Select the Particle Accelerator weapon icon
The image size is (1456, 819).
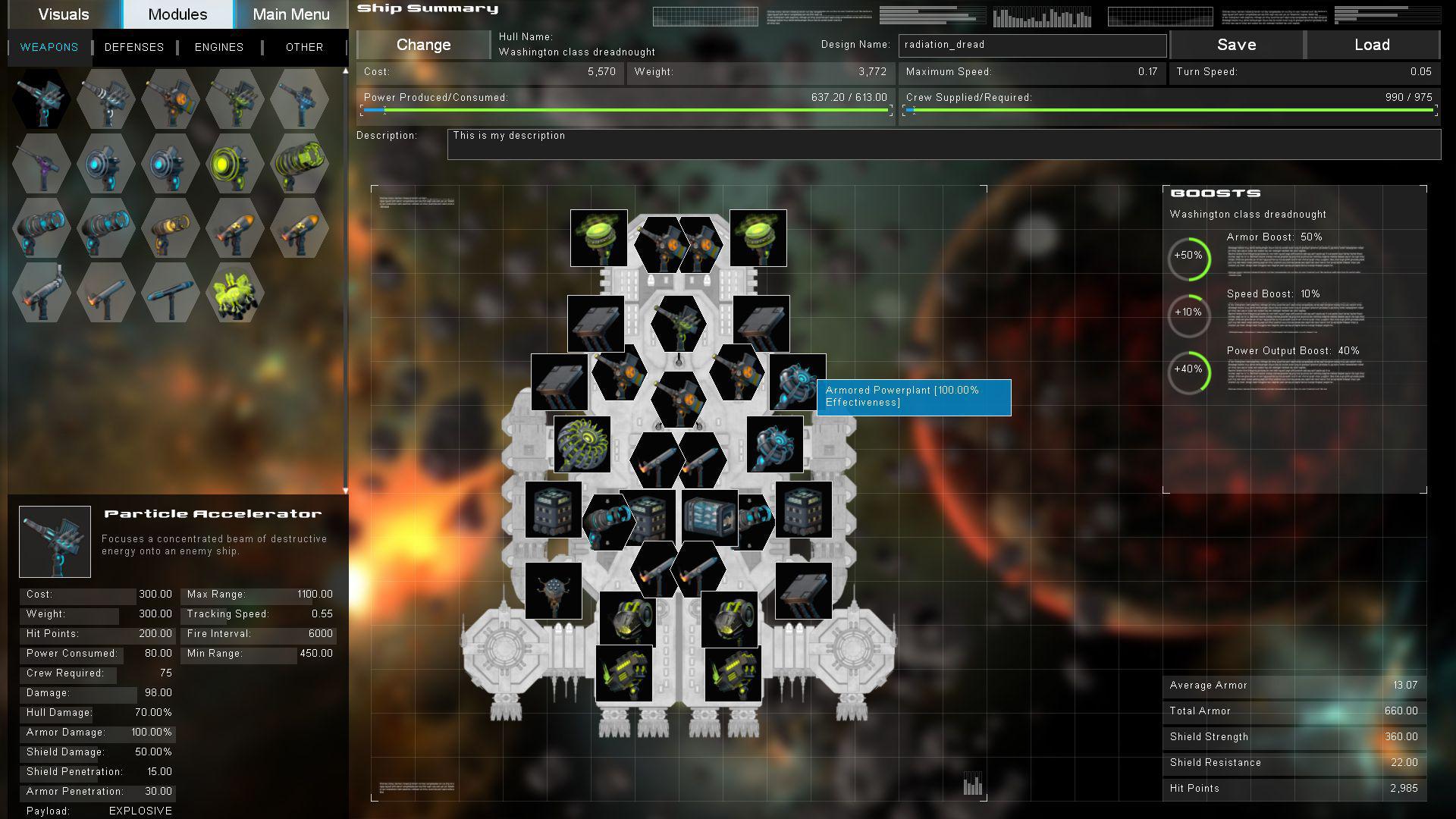[x=42, y=99]
